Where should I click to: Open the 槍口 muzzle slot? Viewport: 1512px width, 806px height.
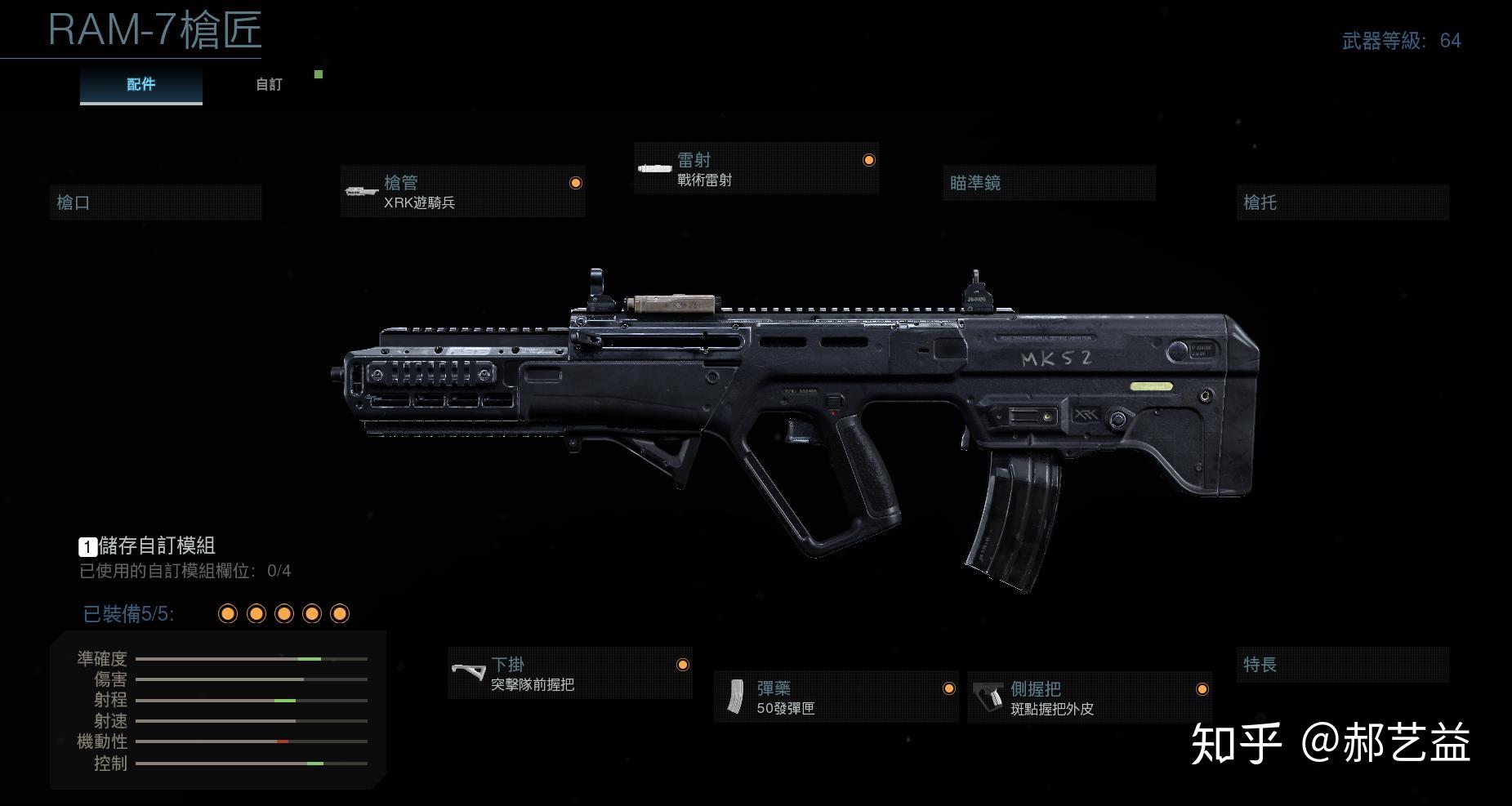coord(155,202)
